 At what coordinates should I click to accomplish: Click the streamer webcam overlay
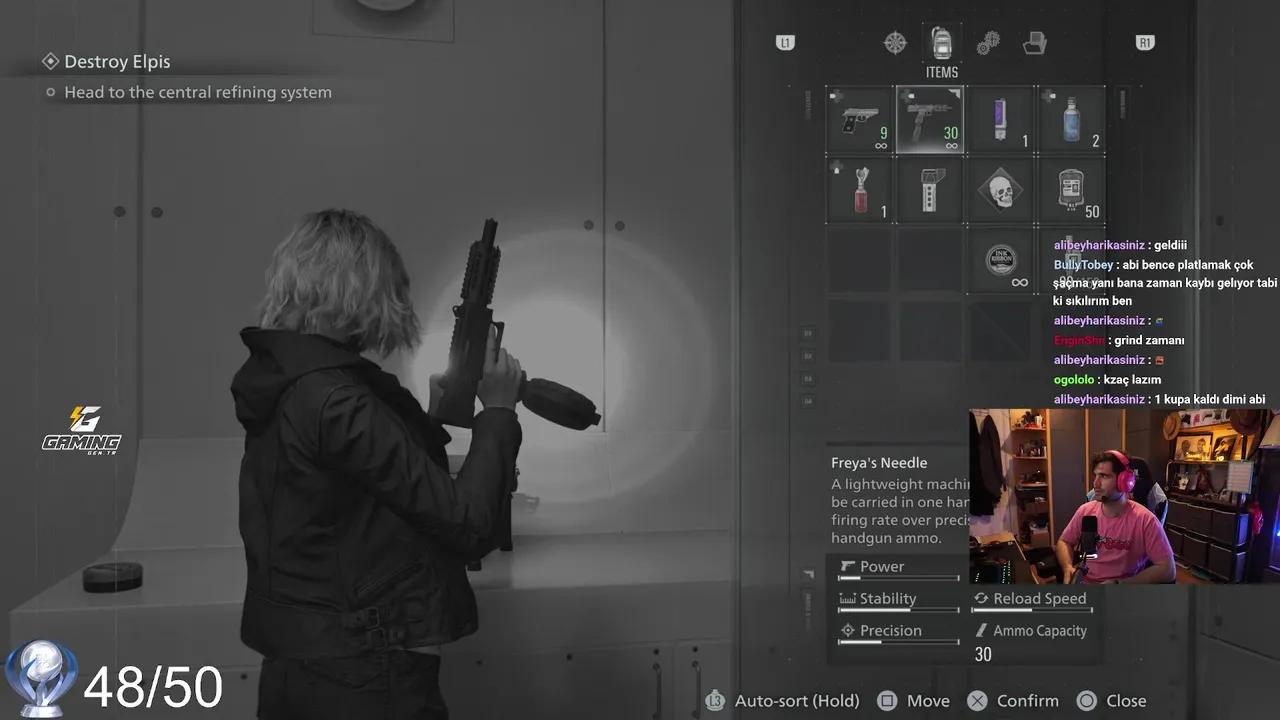pyautogui.click(x=1123, y=495)
